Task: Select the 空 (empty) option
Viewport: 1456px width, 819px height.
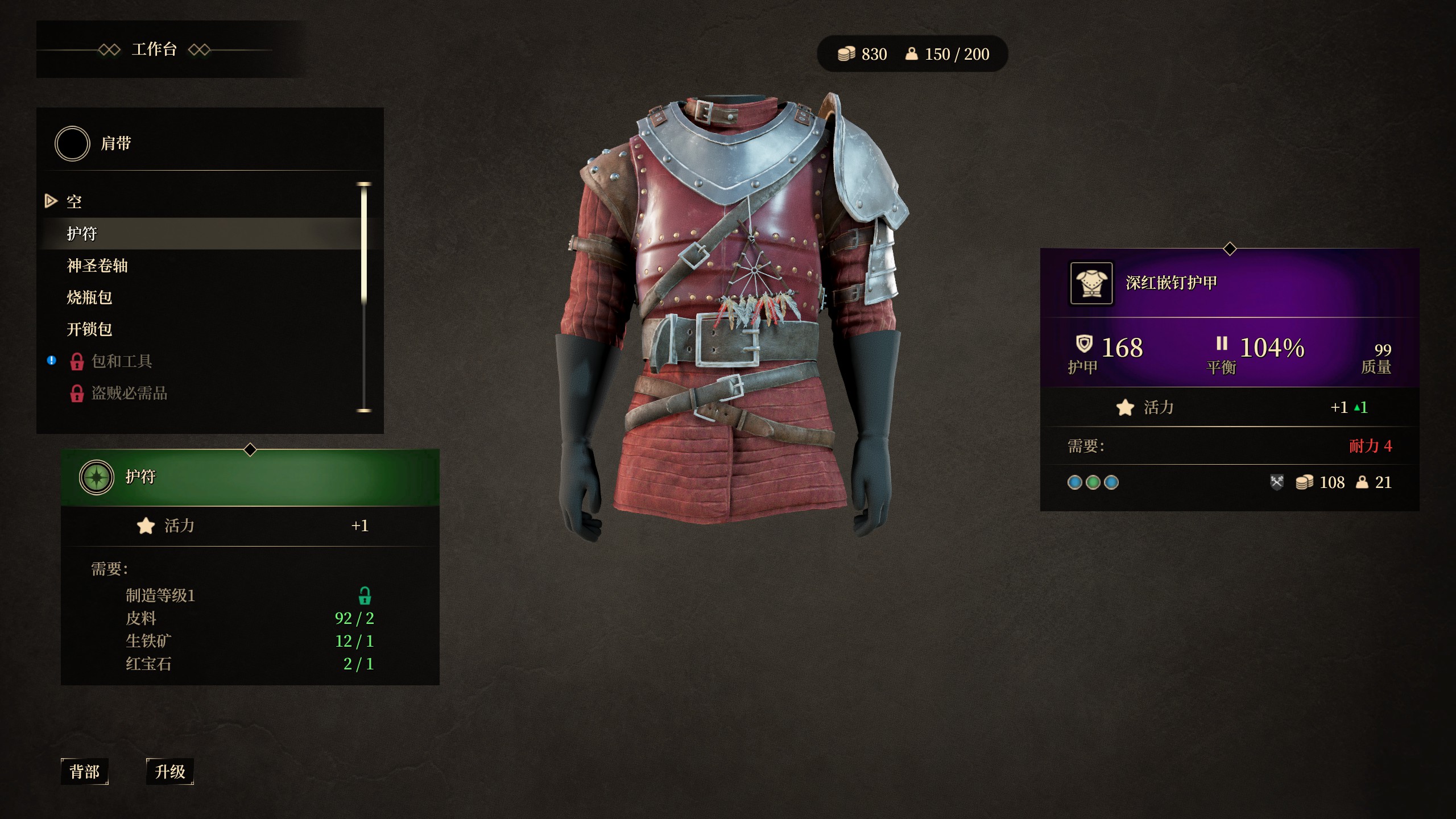Action: (74, 201)
